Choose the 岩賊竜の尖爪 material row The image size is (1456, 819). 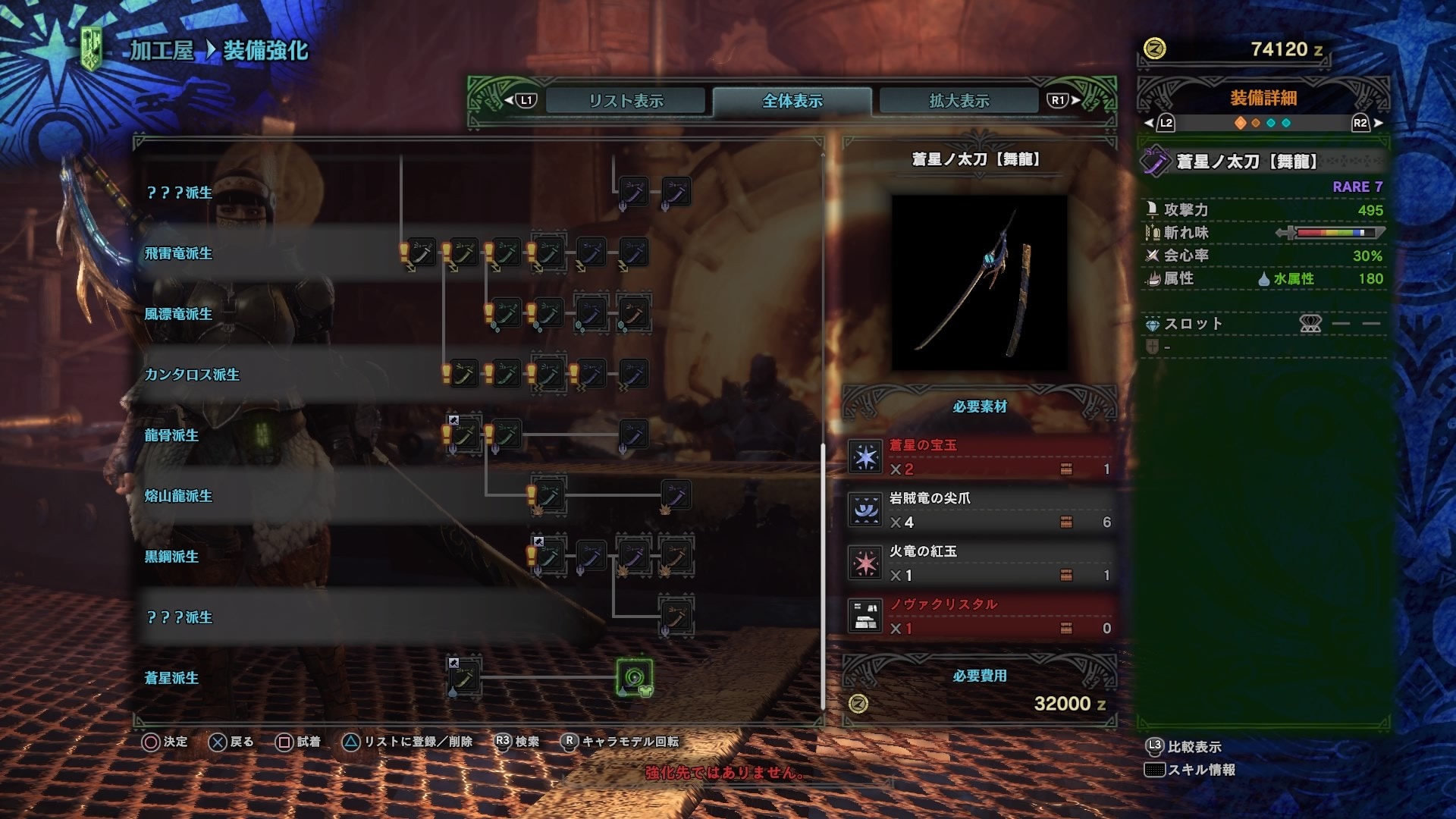tap(980, 510)
